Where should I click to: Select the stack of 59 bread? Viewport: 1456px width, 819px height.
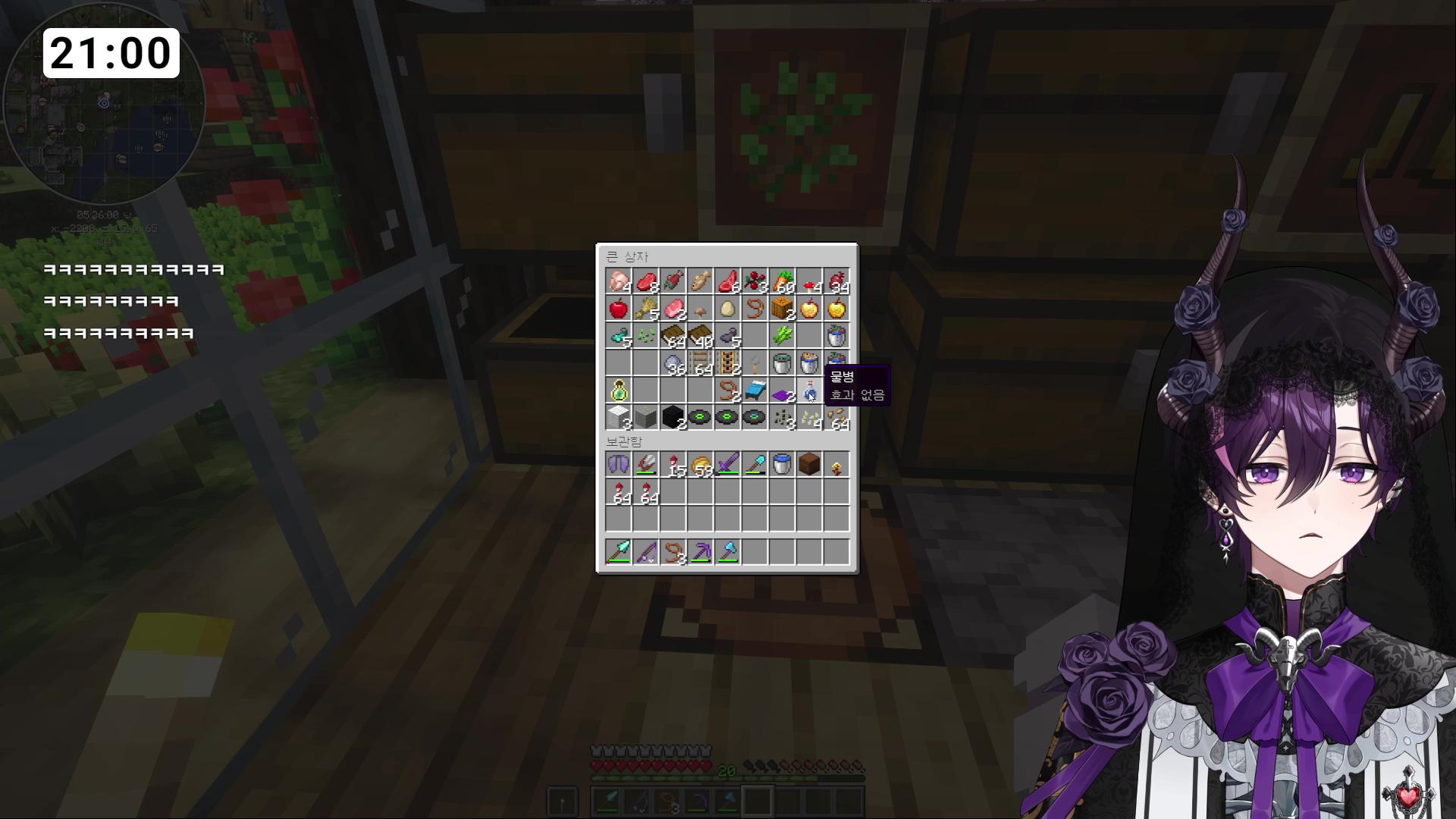point(700,465)
